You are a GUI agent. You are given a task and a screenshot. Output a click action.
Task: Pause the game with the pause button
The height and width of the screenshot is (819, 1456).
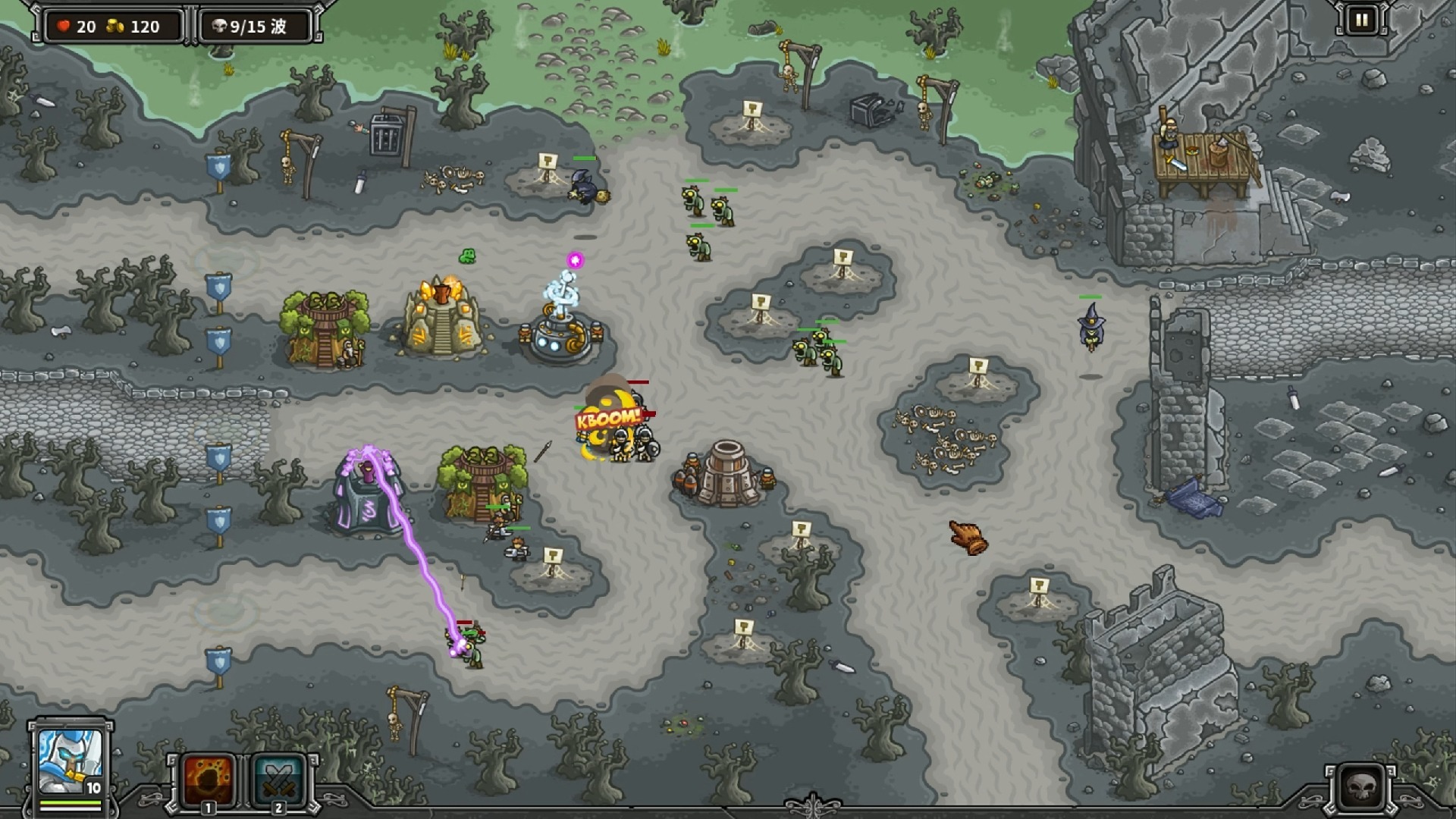[1361, 20]
